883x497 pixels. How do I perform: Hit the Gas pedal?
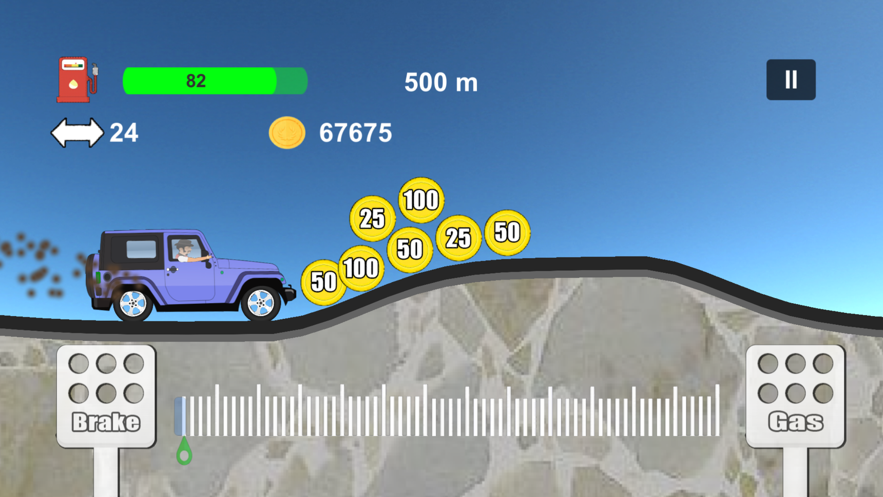click(x=796, y=396)
